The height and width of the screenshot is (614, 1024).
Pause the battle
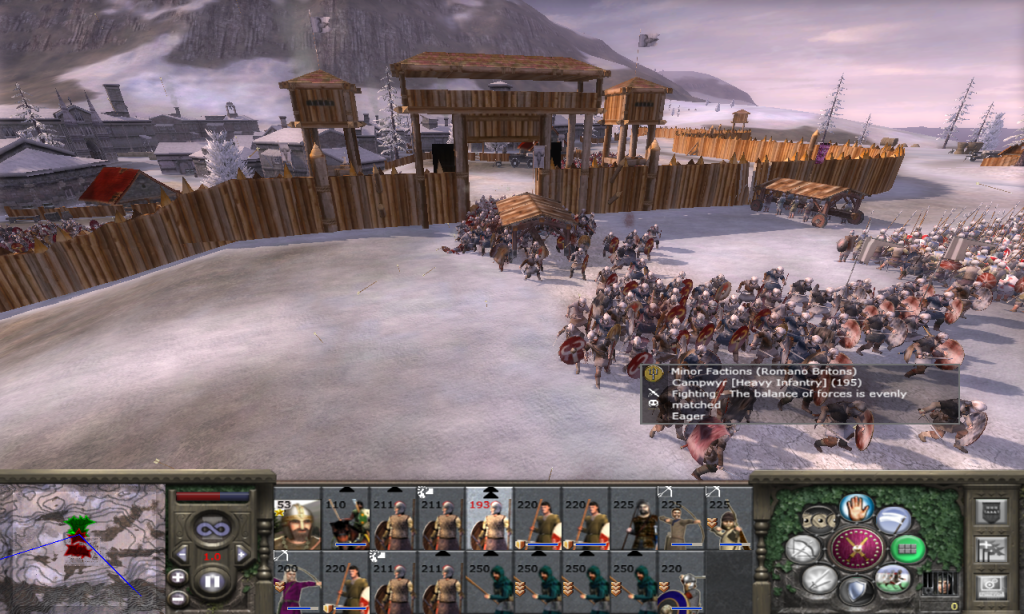click(210, 579)
